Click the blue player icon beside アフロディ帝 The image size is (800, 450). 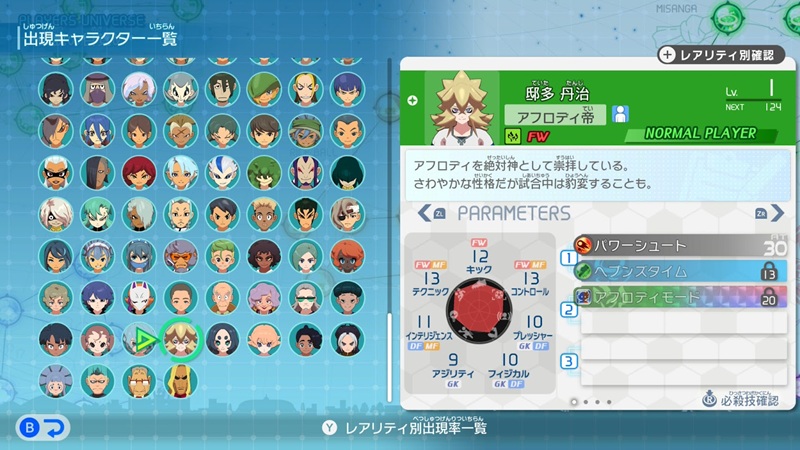(620, 114)
